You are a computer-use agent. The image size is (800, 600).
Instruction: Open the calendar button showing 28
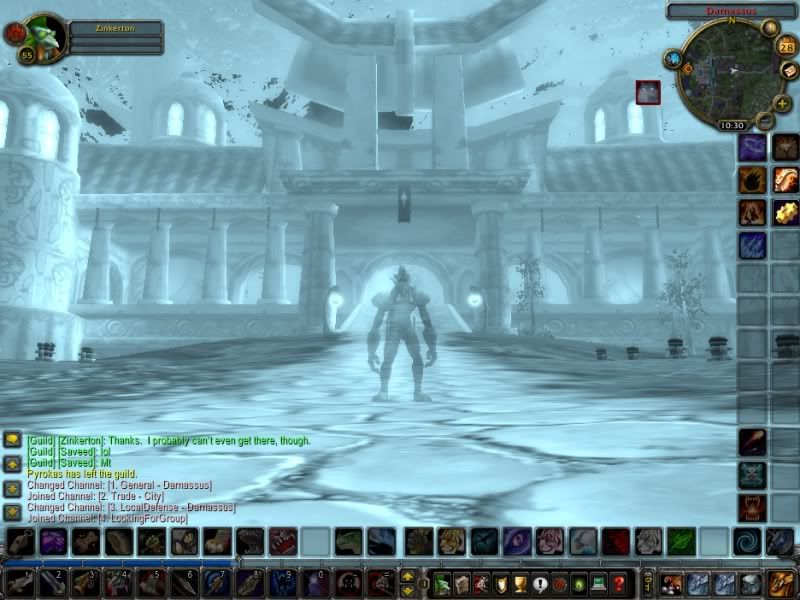(x=786, y=46)
